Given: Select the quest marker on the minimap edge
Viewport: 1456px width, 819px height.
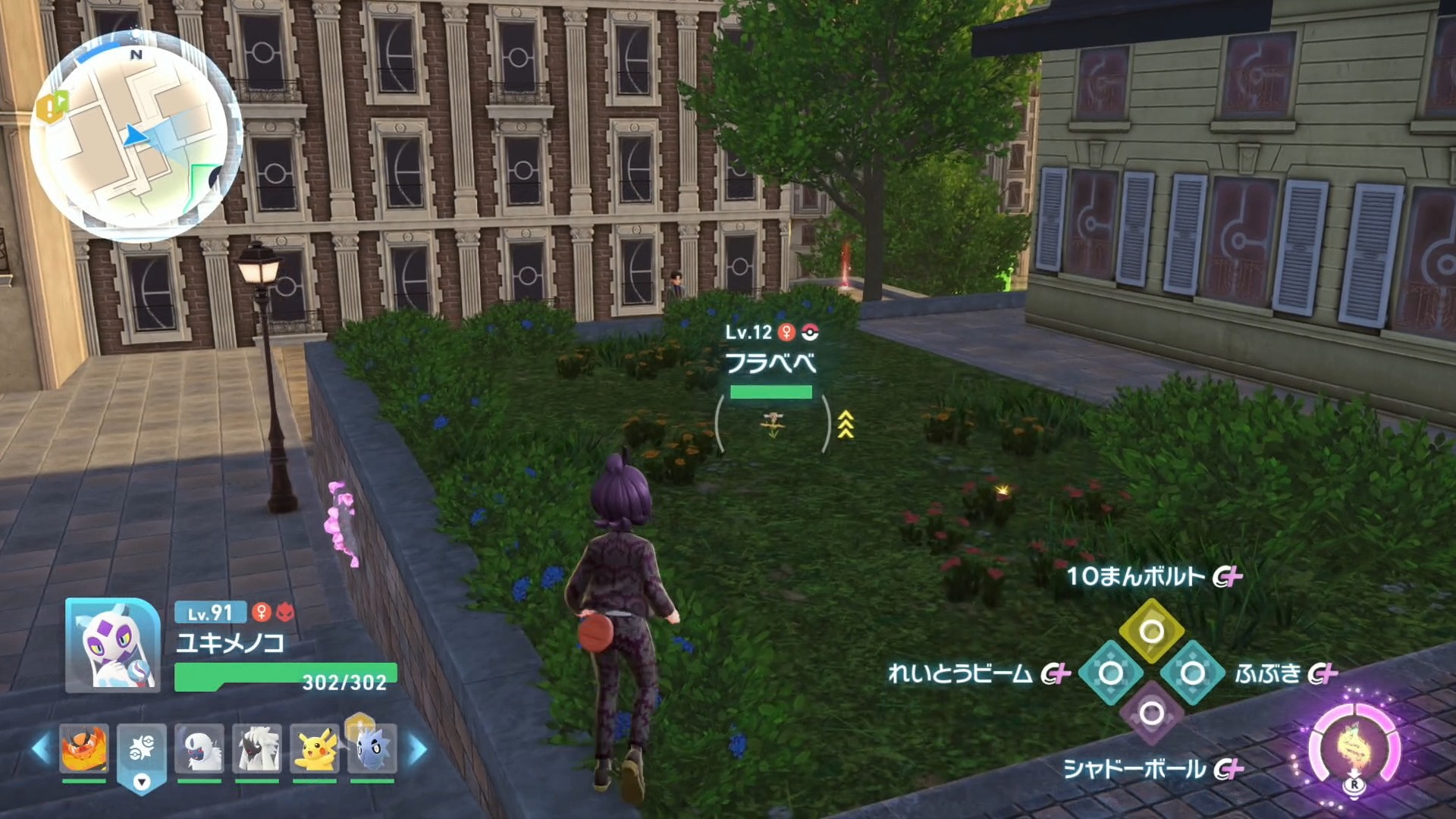Looking at the screenshot, I should pyautogui.click(x=51, y=108).
